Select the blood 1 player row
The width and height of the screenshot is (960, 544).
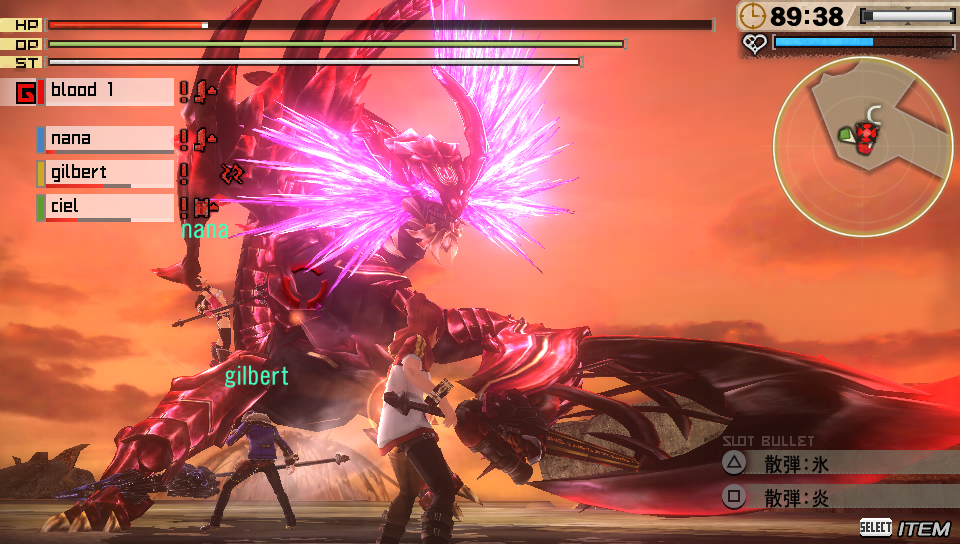110,91
